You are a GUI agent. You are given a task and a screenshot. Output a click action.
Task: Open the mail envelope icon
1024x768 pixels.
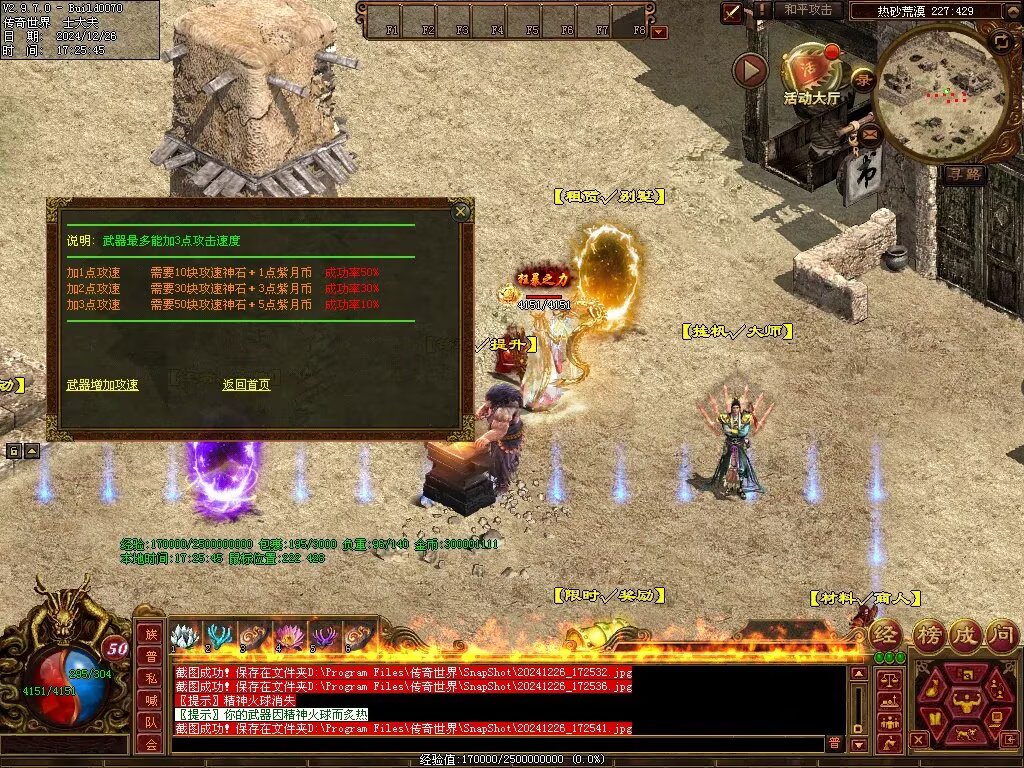coord(869,132)
